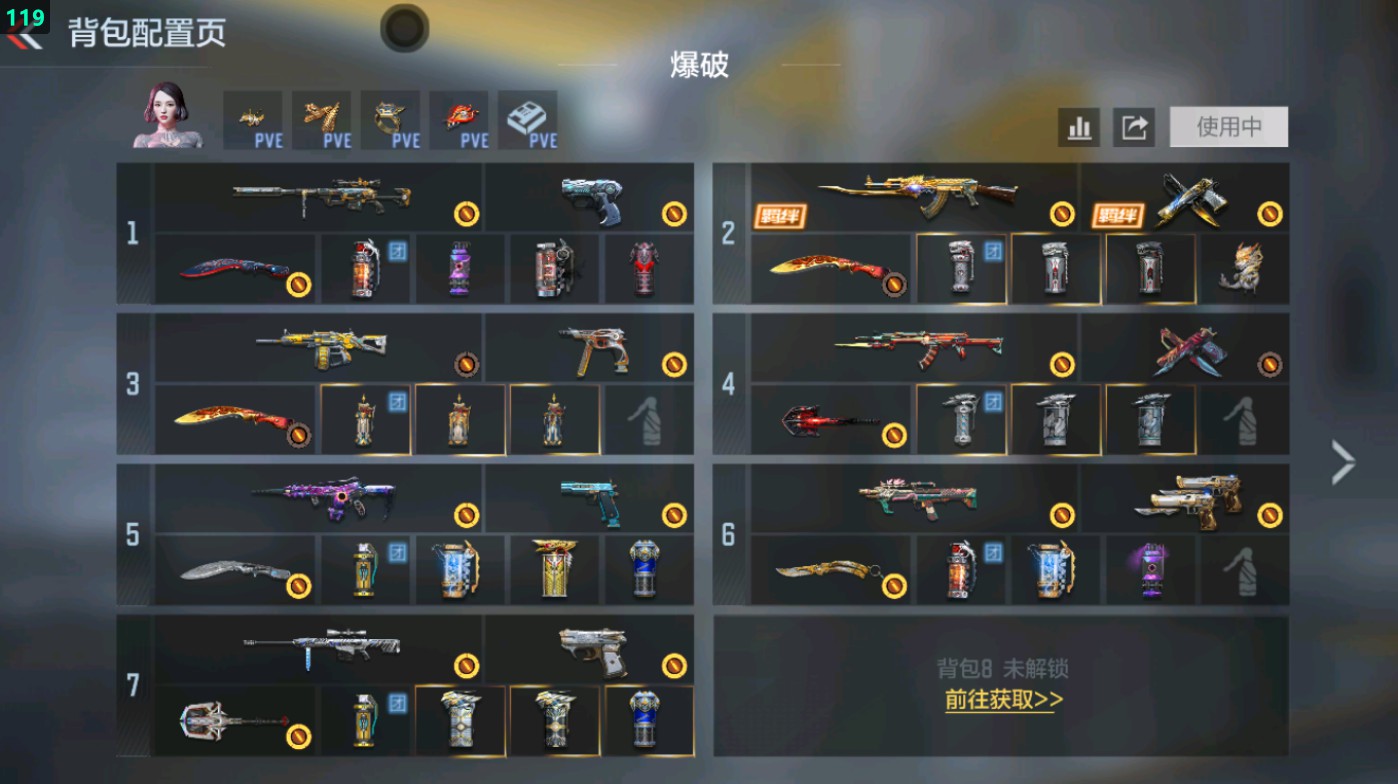
Task: Select the golden AK rifle in loadout 2
Action: tap(920, 193)
